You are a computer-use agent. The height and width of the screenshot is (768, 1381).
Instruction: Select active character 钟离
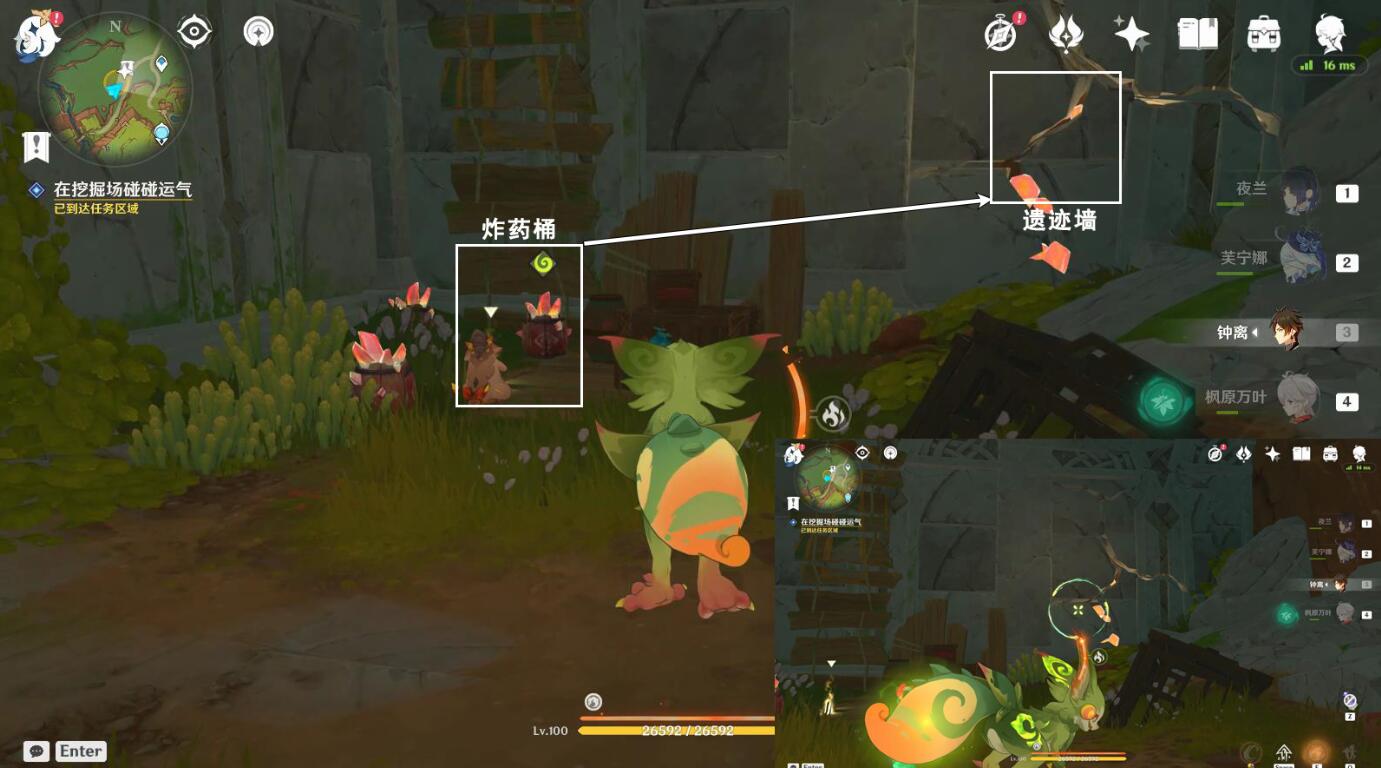[1288, 331]
